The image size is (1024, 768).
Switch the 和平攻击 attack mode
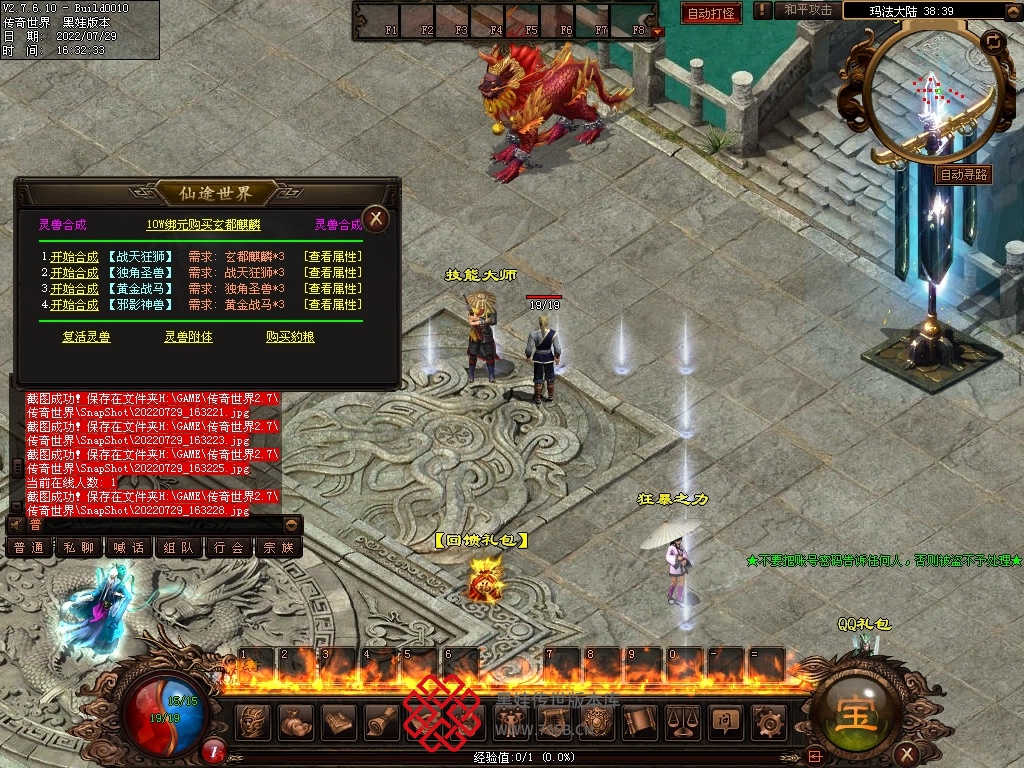(808, 10)
